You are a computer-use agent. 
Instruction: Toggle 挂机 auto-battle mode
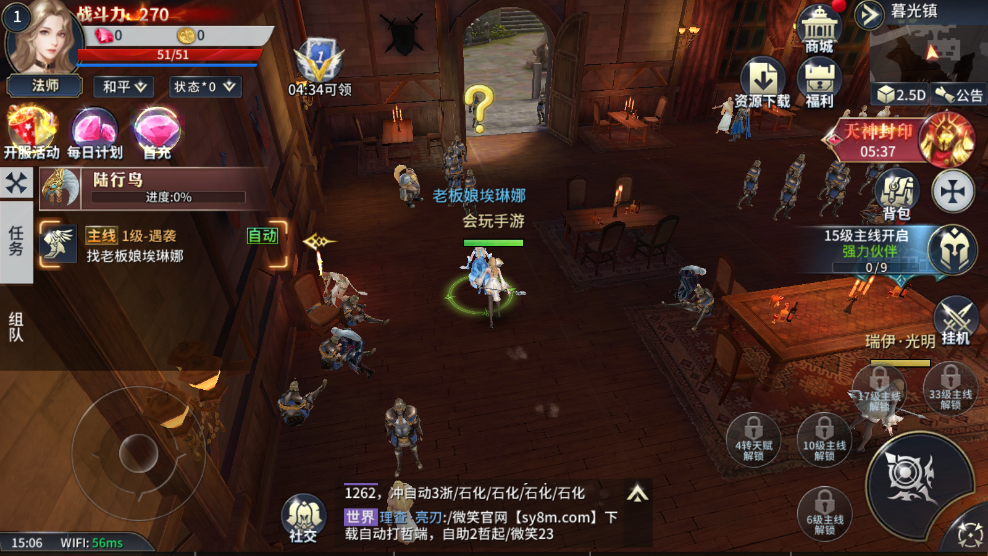pyautogui.click(x=955, y=321)
